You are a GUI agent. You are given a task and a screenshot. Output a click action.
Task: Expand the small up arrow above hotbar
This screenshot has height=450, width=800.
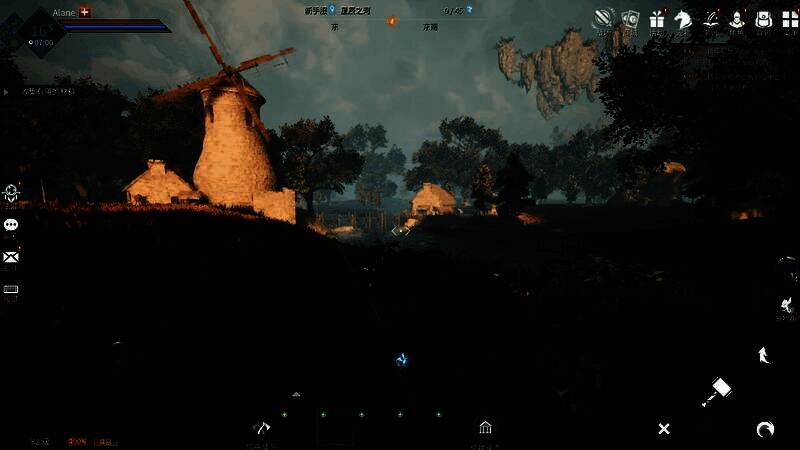point(296,395)
